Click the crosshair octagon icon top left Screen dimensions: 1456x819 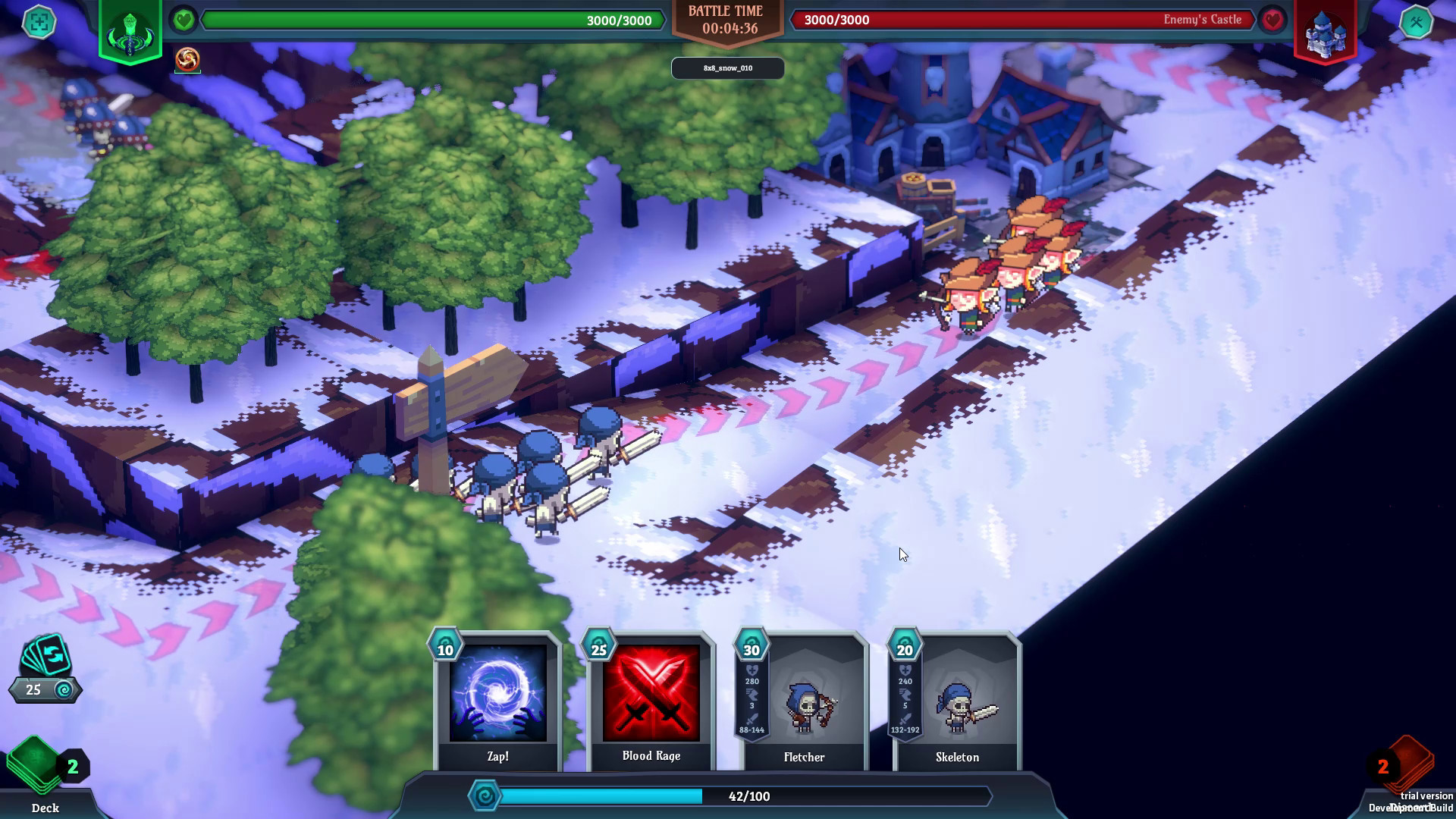click(39, 23)
